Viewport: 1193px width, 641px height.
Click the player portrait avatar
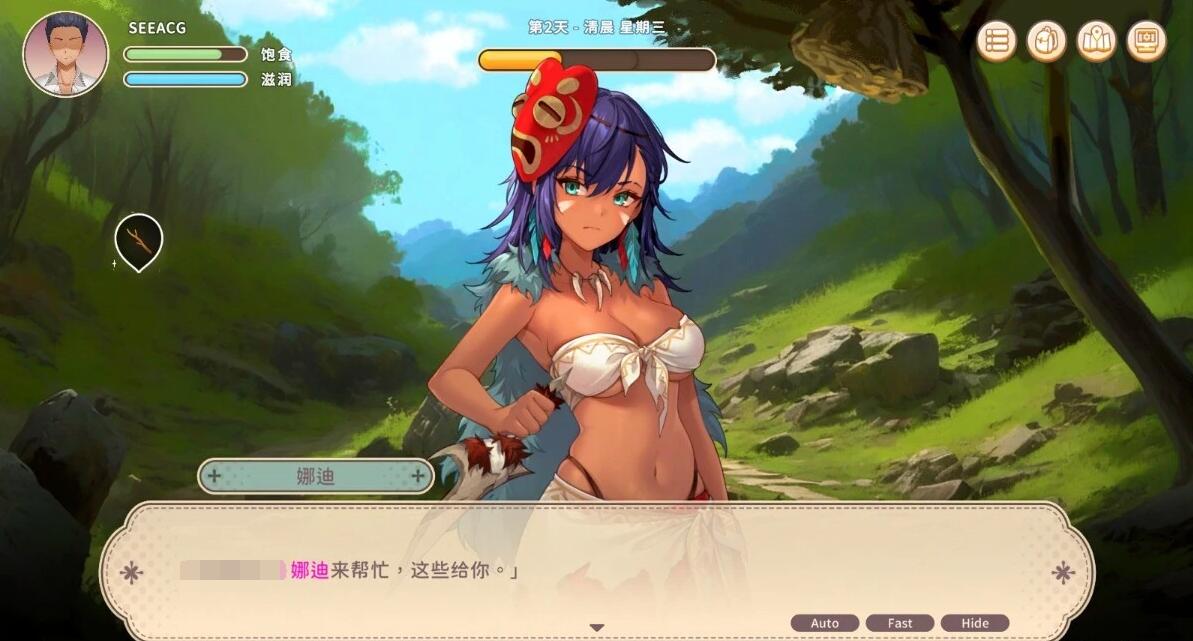coord(65,54)
